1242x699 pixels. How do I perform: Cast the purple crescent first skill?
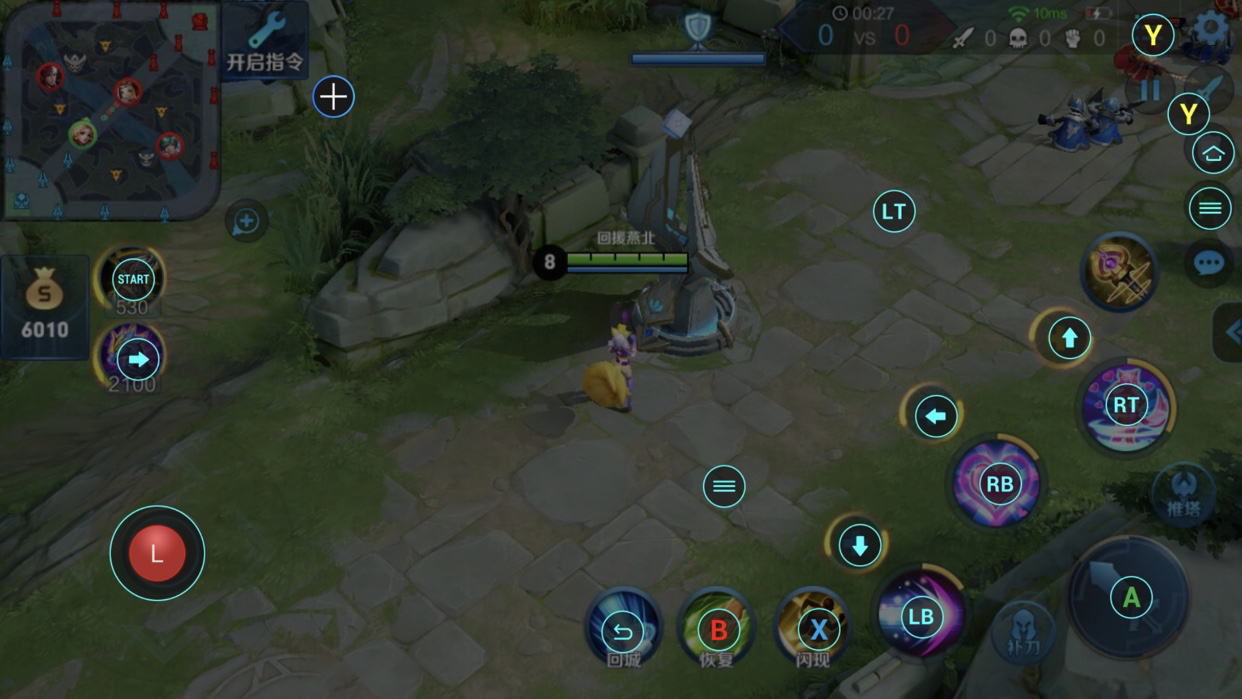920,615
